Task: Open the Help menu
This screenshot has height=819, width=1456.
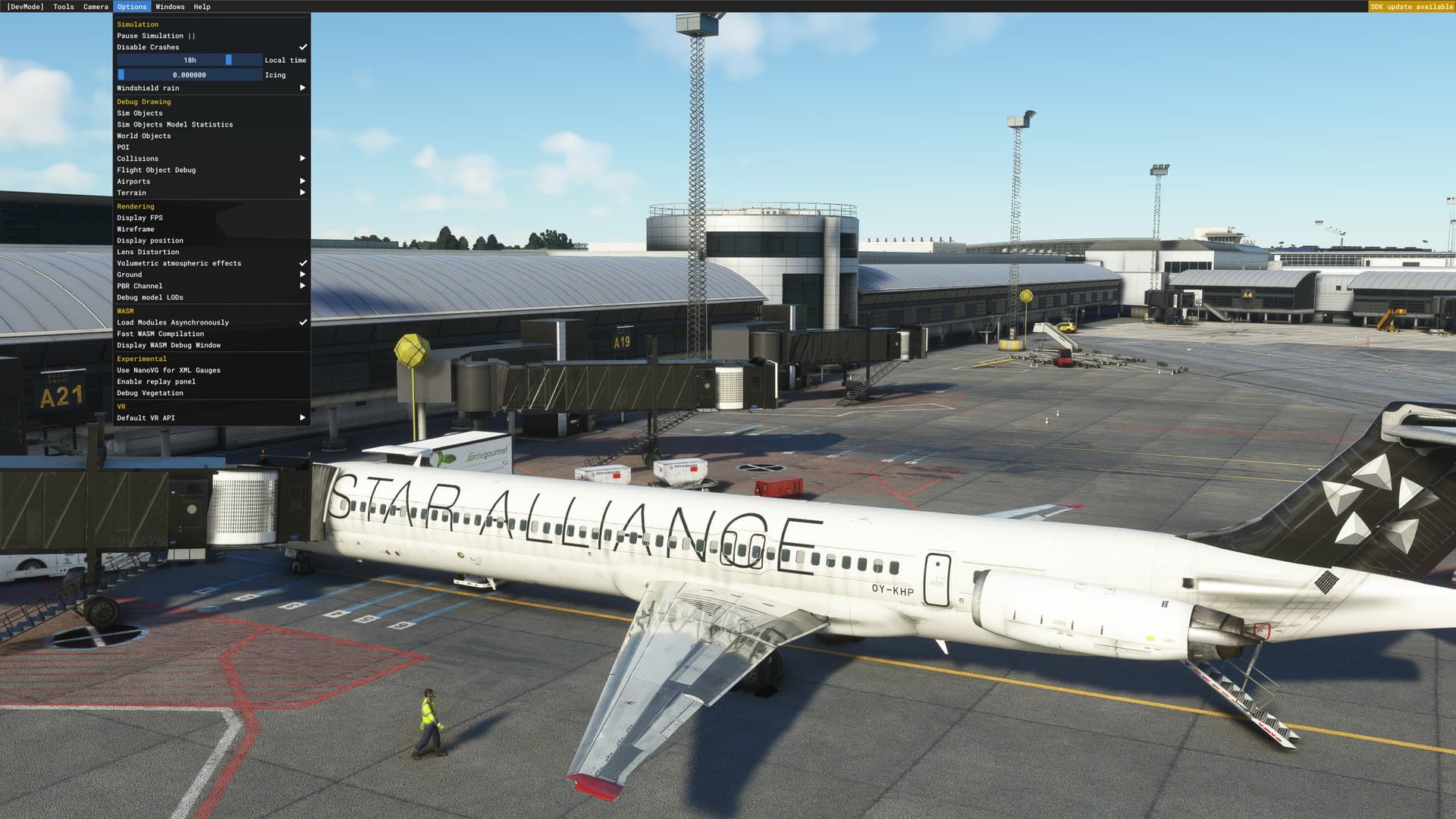Action: 200,6
